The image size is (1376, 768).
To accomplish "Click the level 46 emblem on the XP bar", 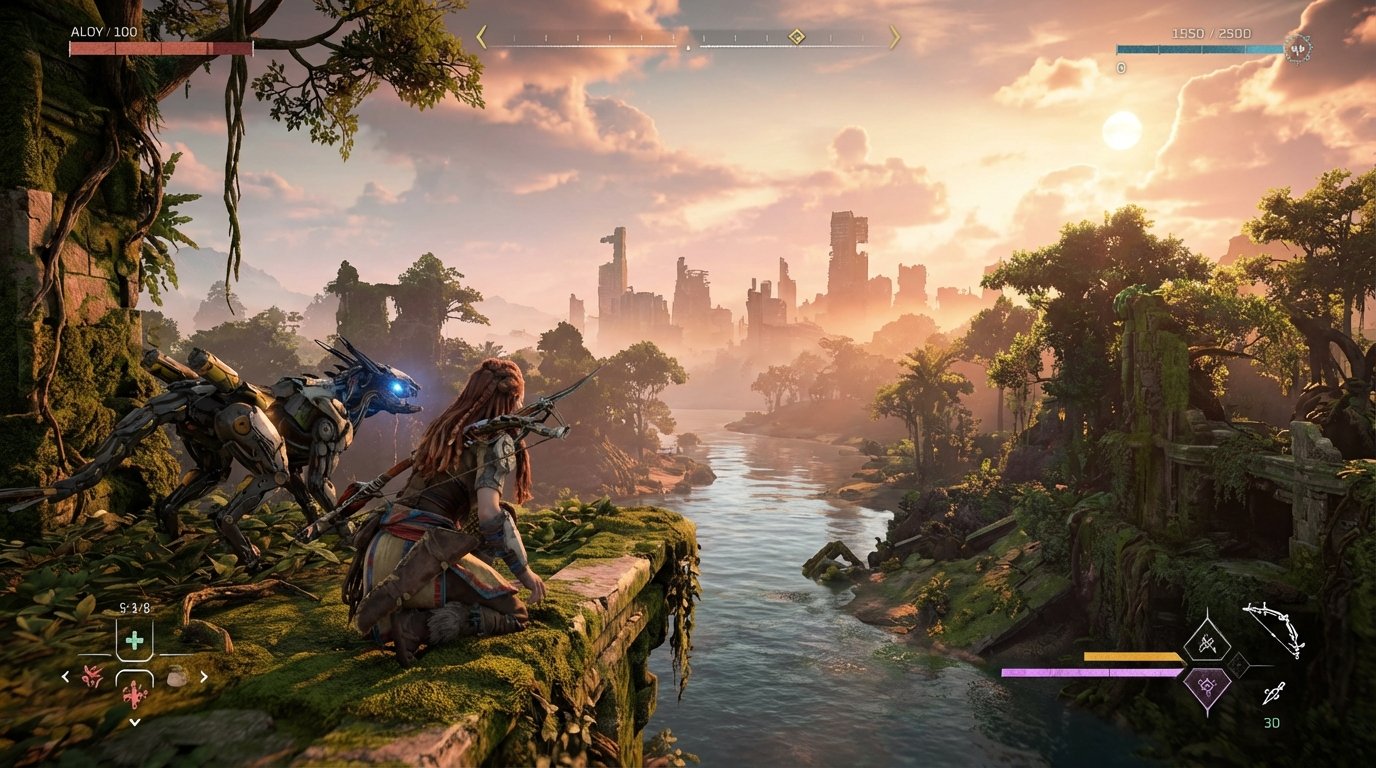I will coord(1298,50).
